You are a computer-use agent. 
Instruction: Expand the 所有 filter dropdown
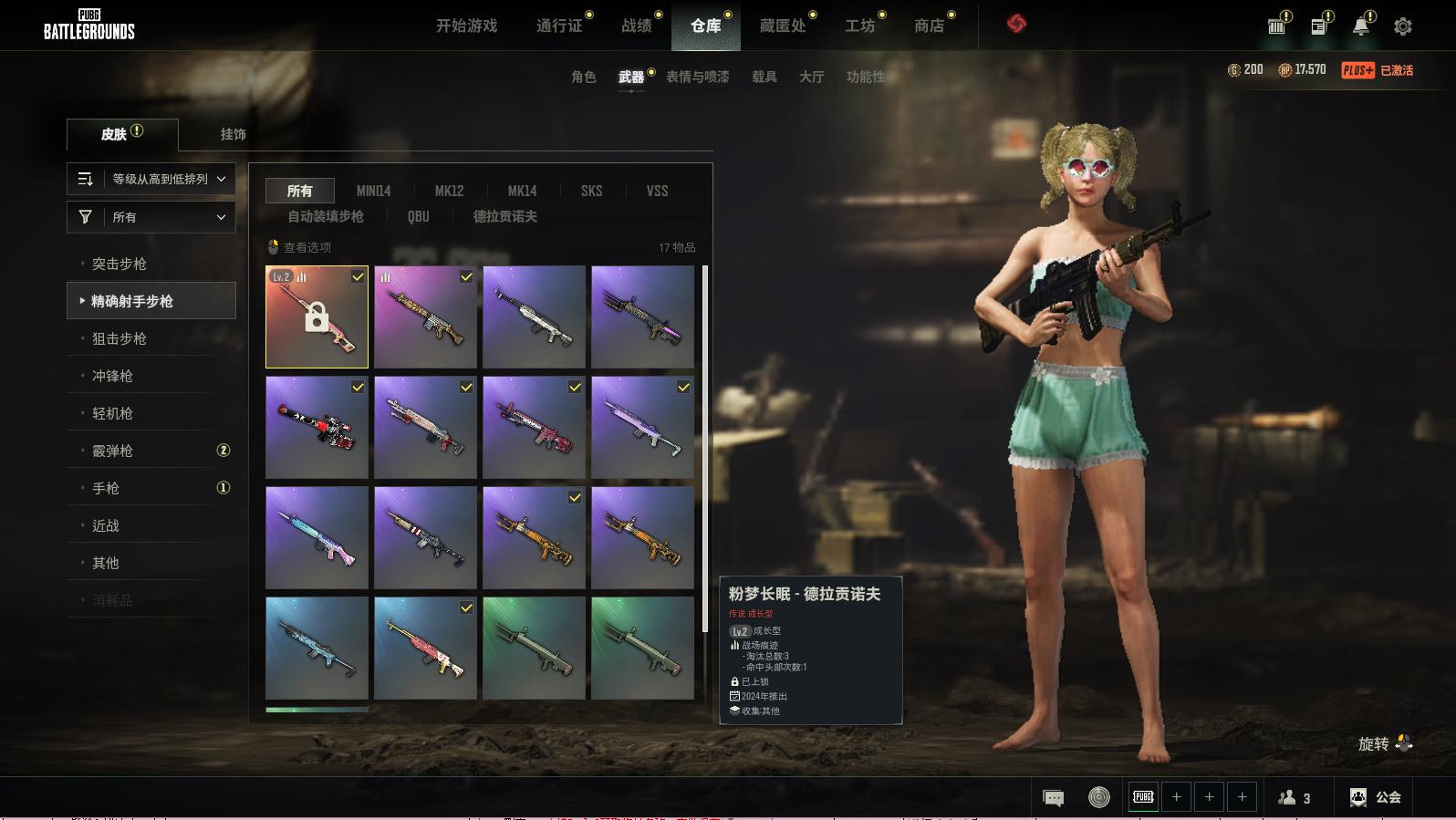pyautogui.click(x=151, y=217)
